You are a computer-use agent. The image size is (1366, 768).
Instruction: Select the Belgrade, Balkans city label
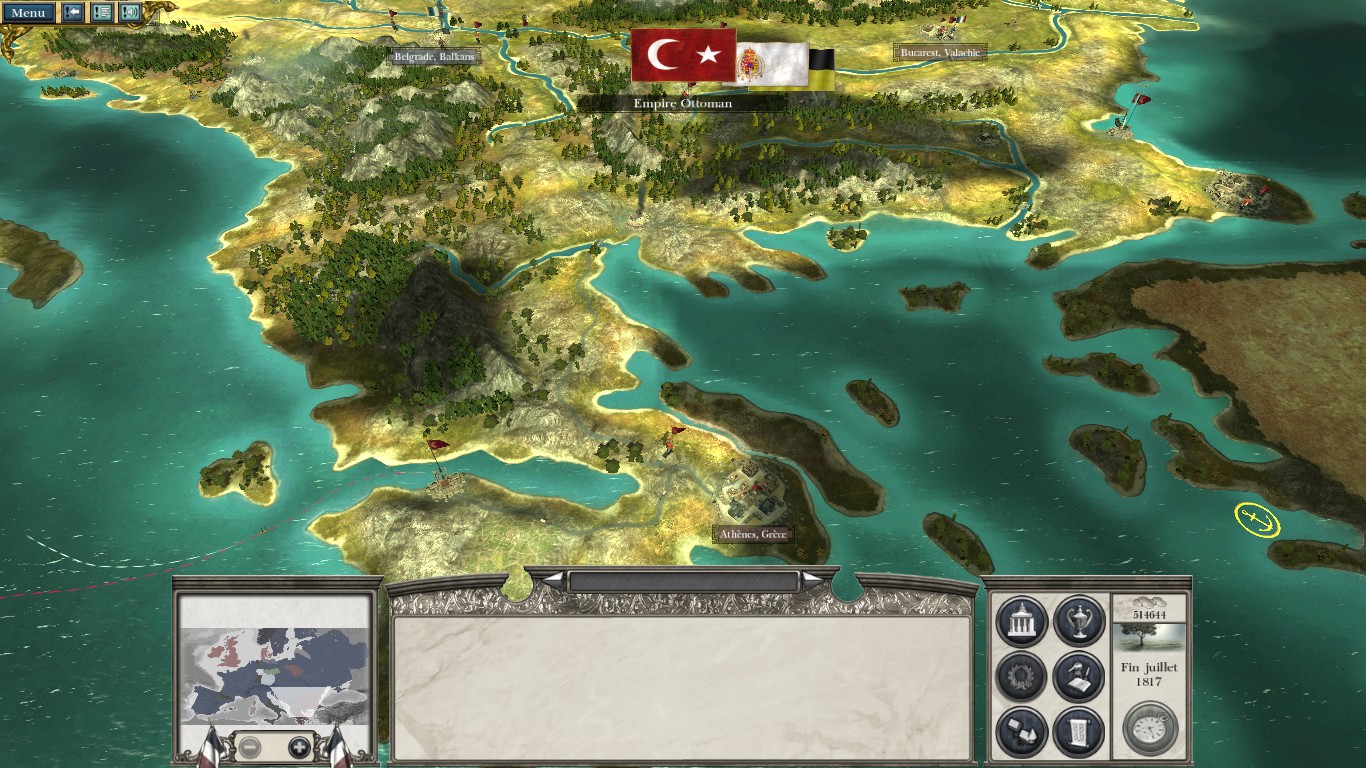pyautogui.click(x=435, y=57)
